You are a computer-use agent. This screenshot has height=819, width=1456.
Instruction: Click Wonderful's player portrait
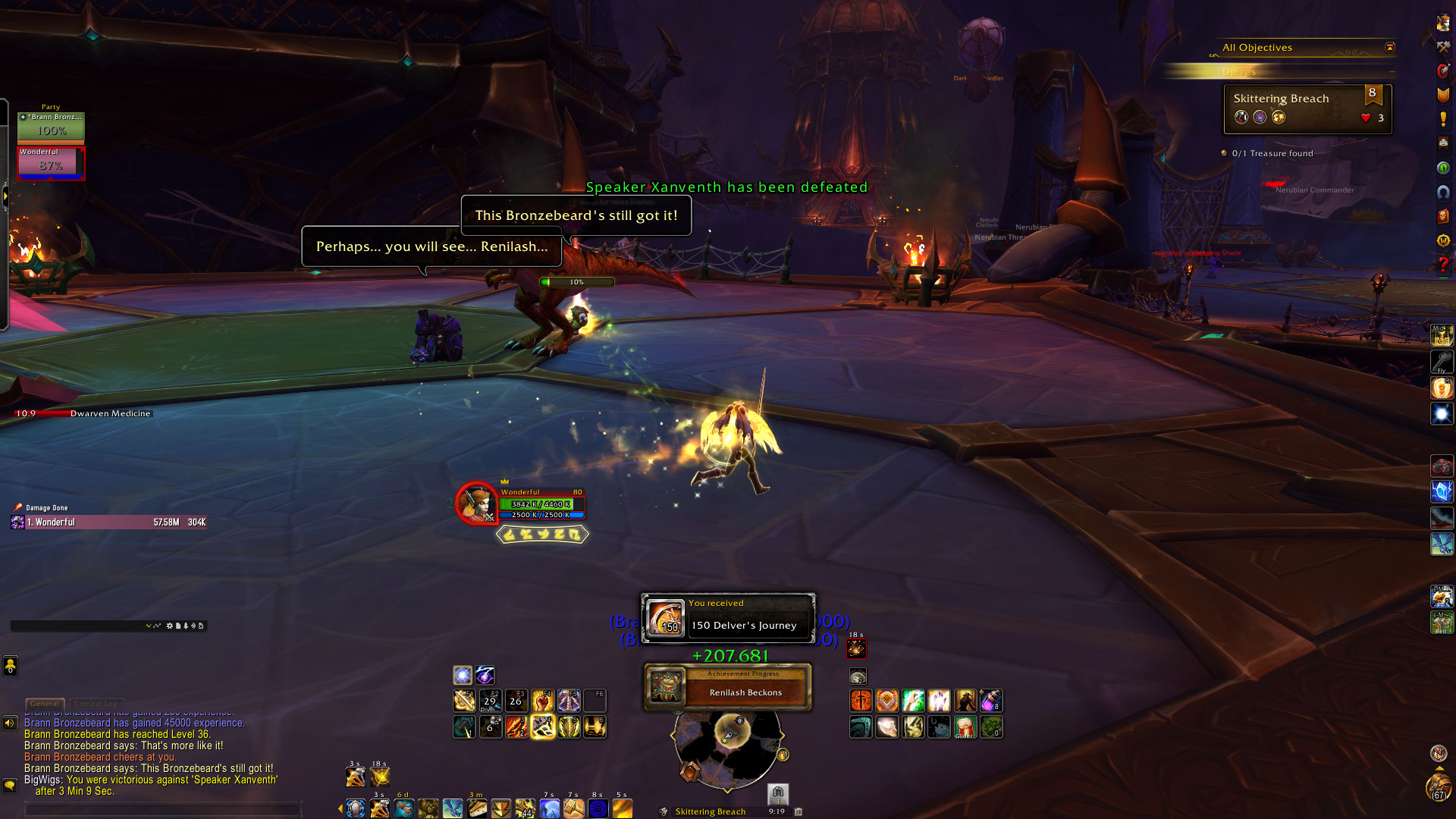475,502
